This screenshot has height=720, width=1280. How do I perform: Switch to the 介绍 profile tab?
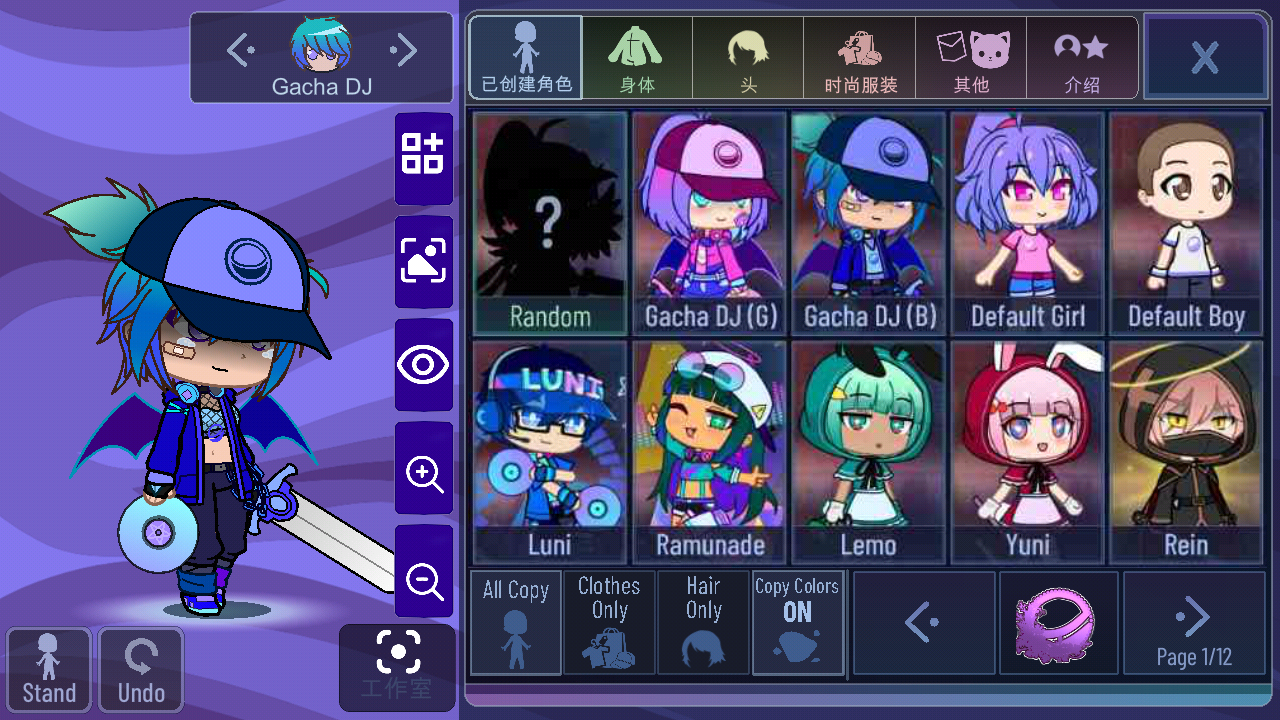(1082, 58)
